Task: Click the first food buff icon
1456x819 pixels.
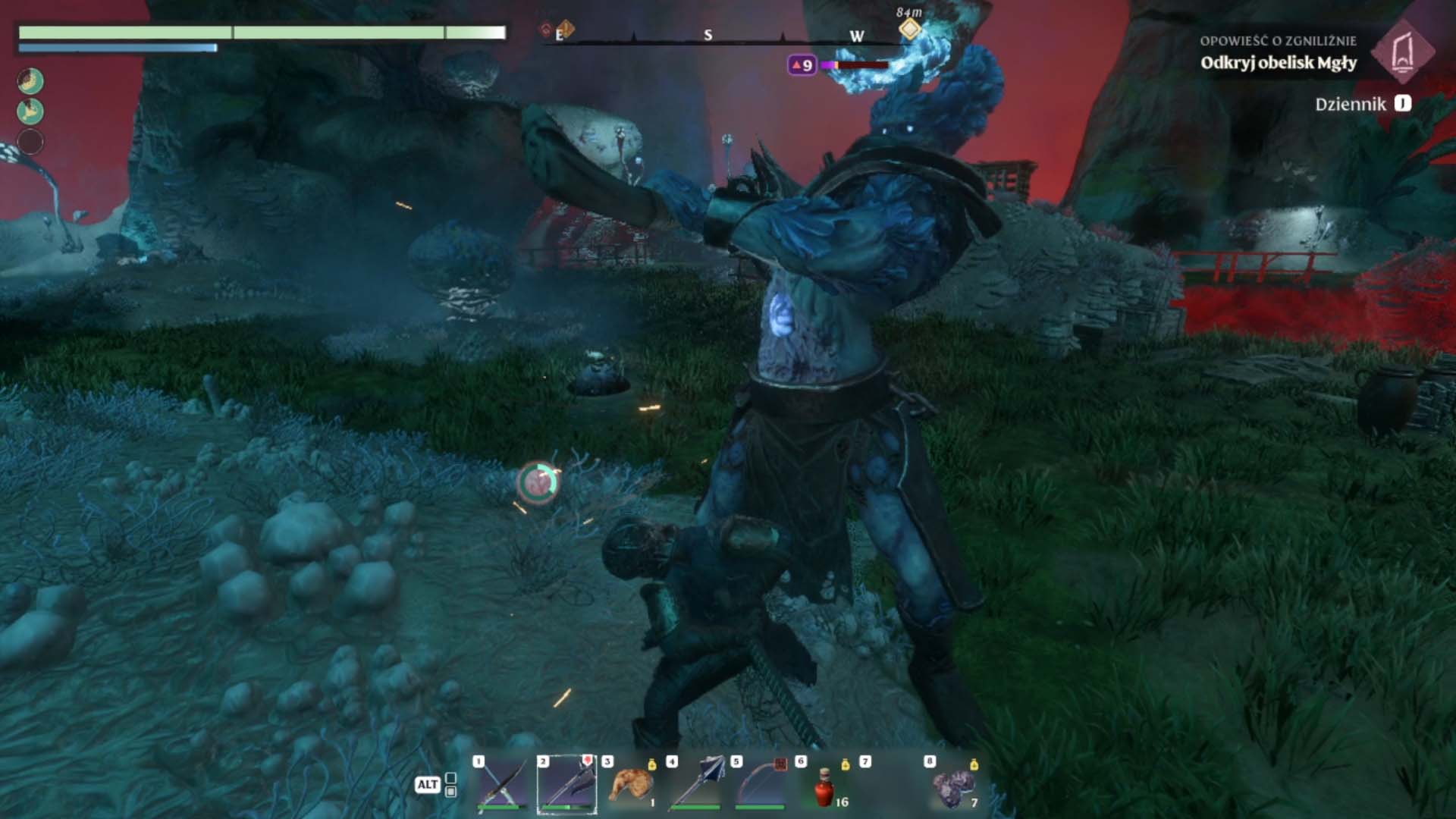Action: pos(30,81)
